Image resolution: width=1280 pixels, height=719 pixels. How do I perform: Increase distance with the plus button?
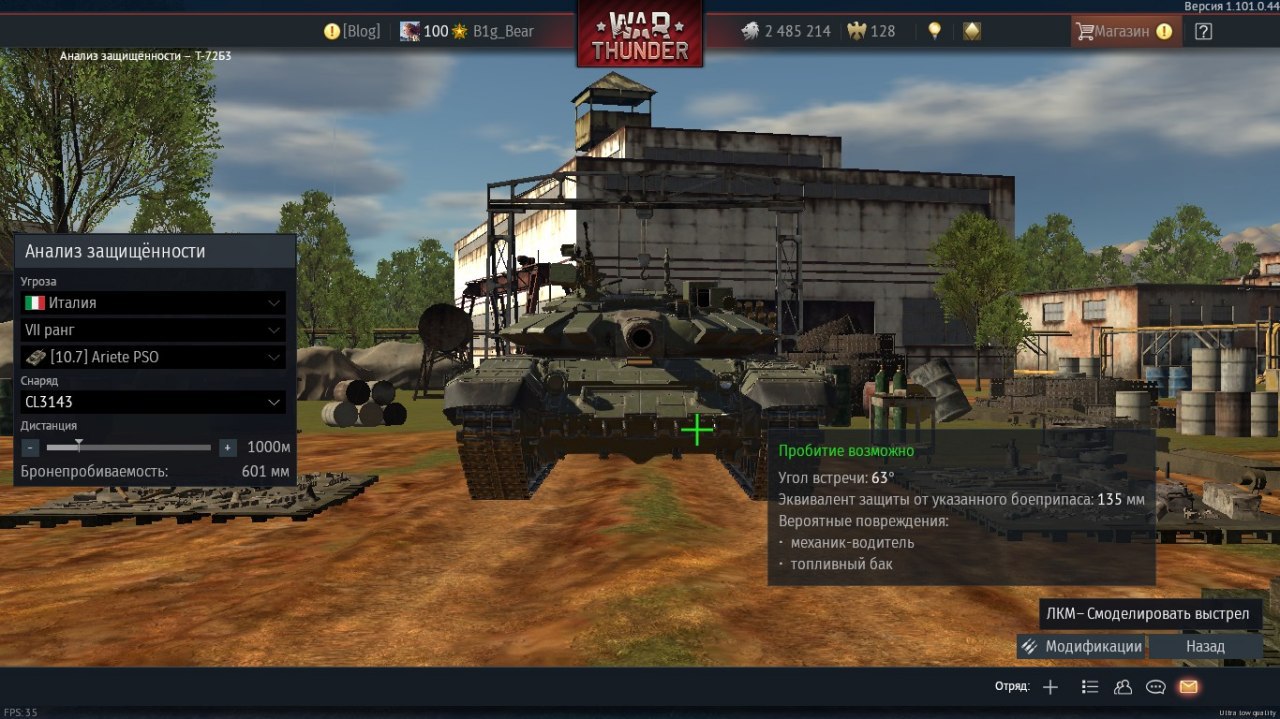point(228,448)
